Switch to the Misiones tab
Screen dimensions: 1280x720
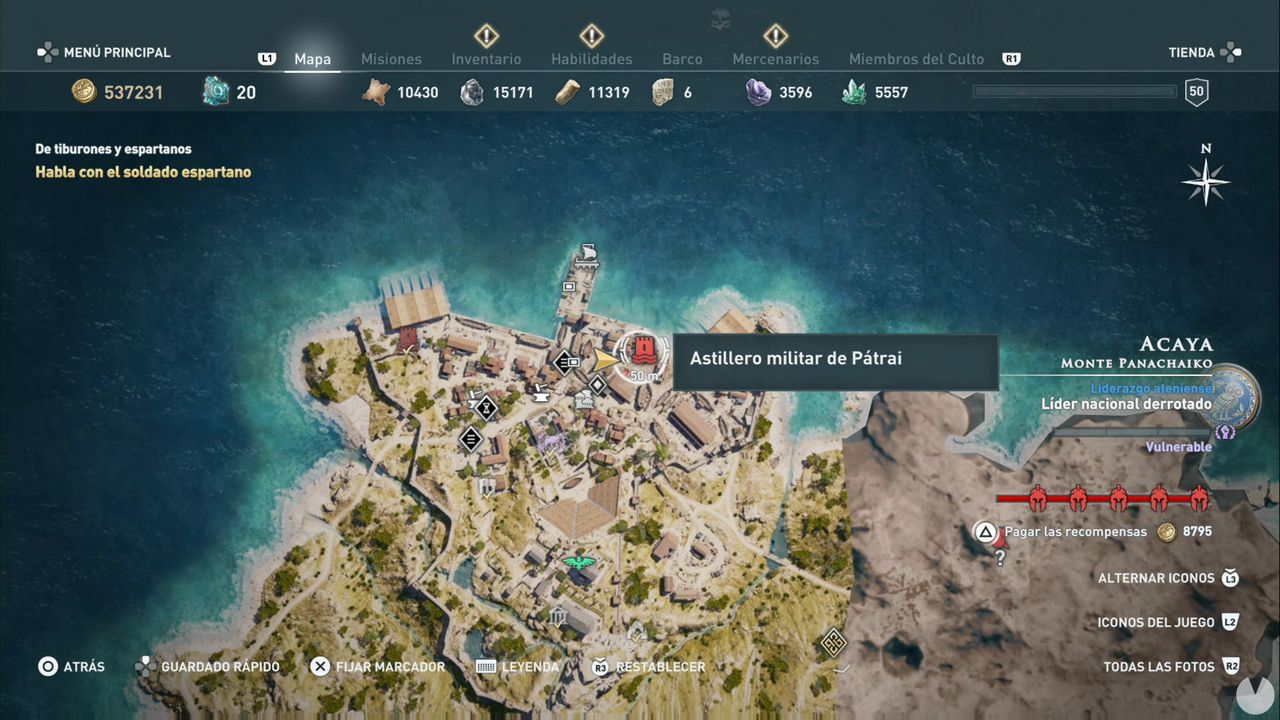coord(391,59)
